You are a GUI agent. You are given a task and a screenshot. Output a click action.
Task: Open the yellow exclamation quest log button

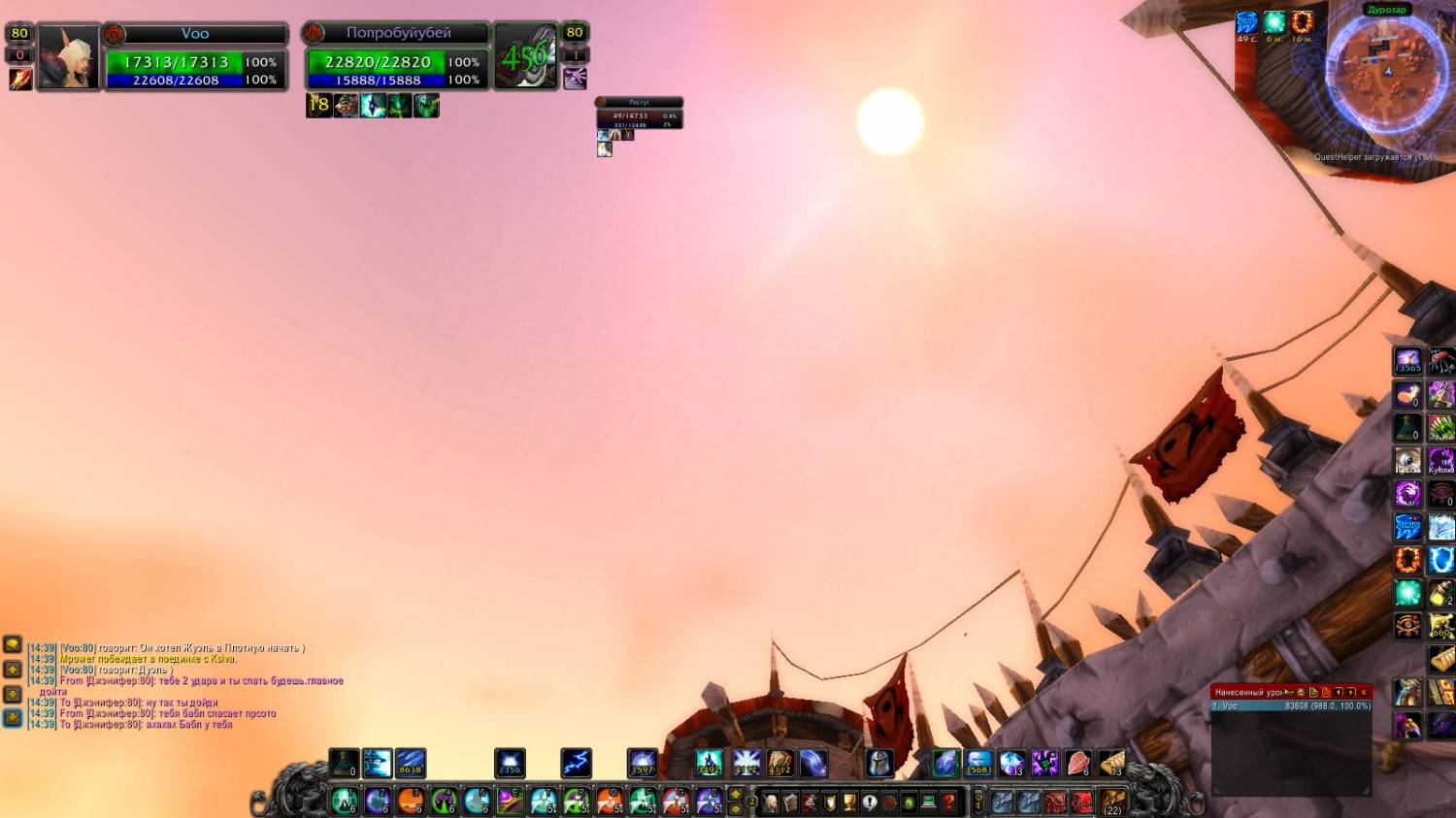coord(870,802)
